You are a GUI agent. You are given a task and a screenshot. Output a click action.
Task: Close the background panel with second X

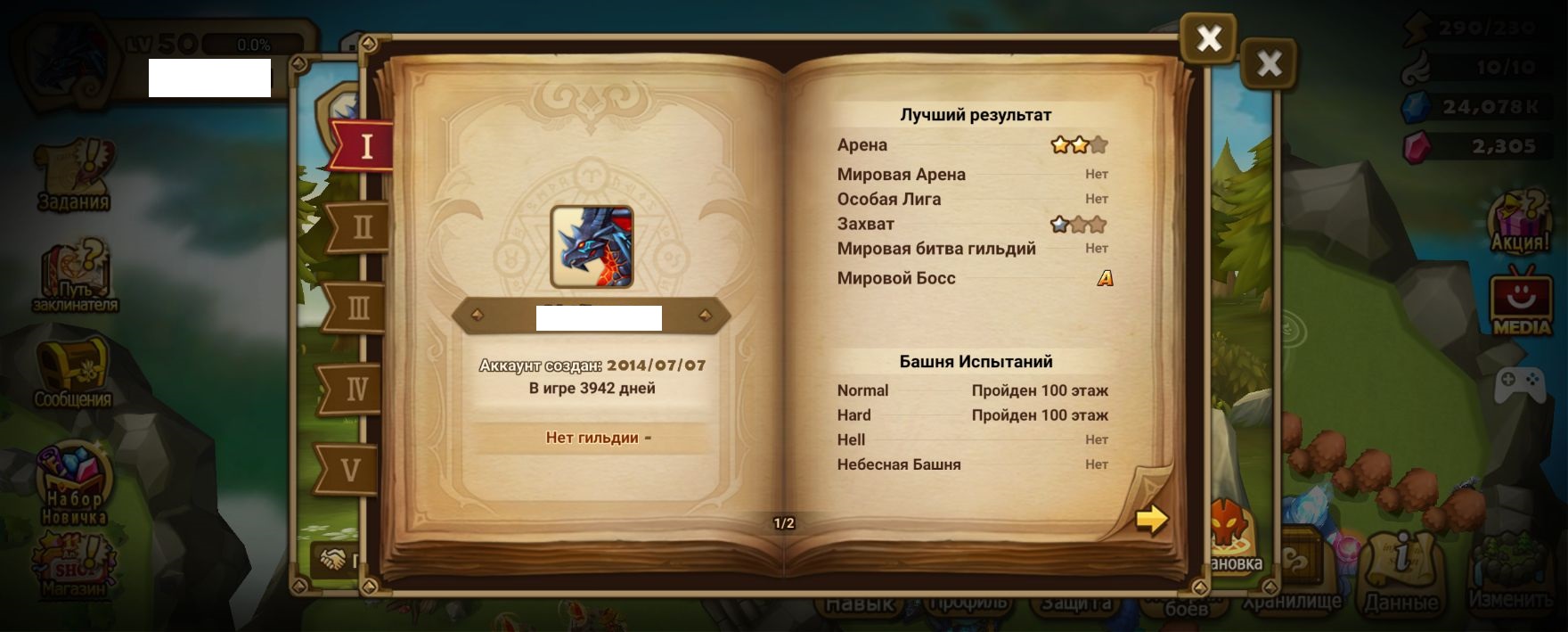[1269, 63]
